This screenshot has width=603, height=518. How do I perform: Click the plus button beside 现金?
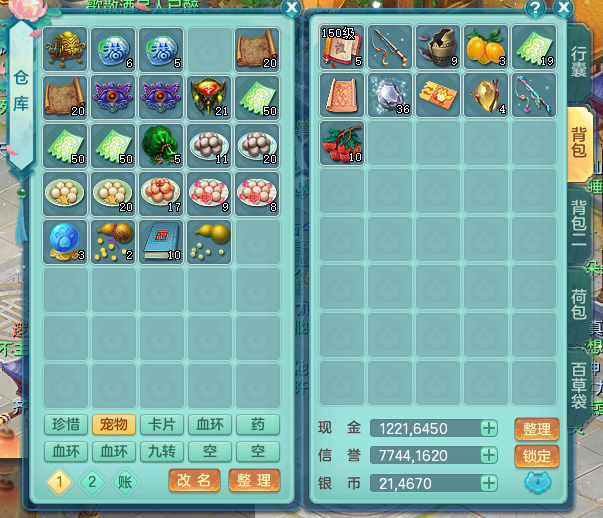(489, 429)
